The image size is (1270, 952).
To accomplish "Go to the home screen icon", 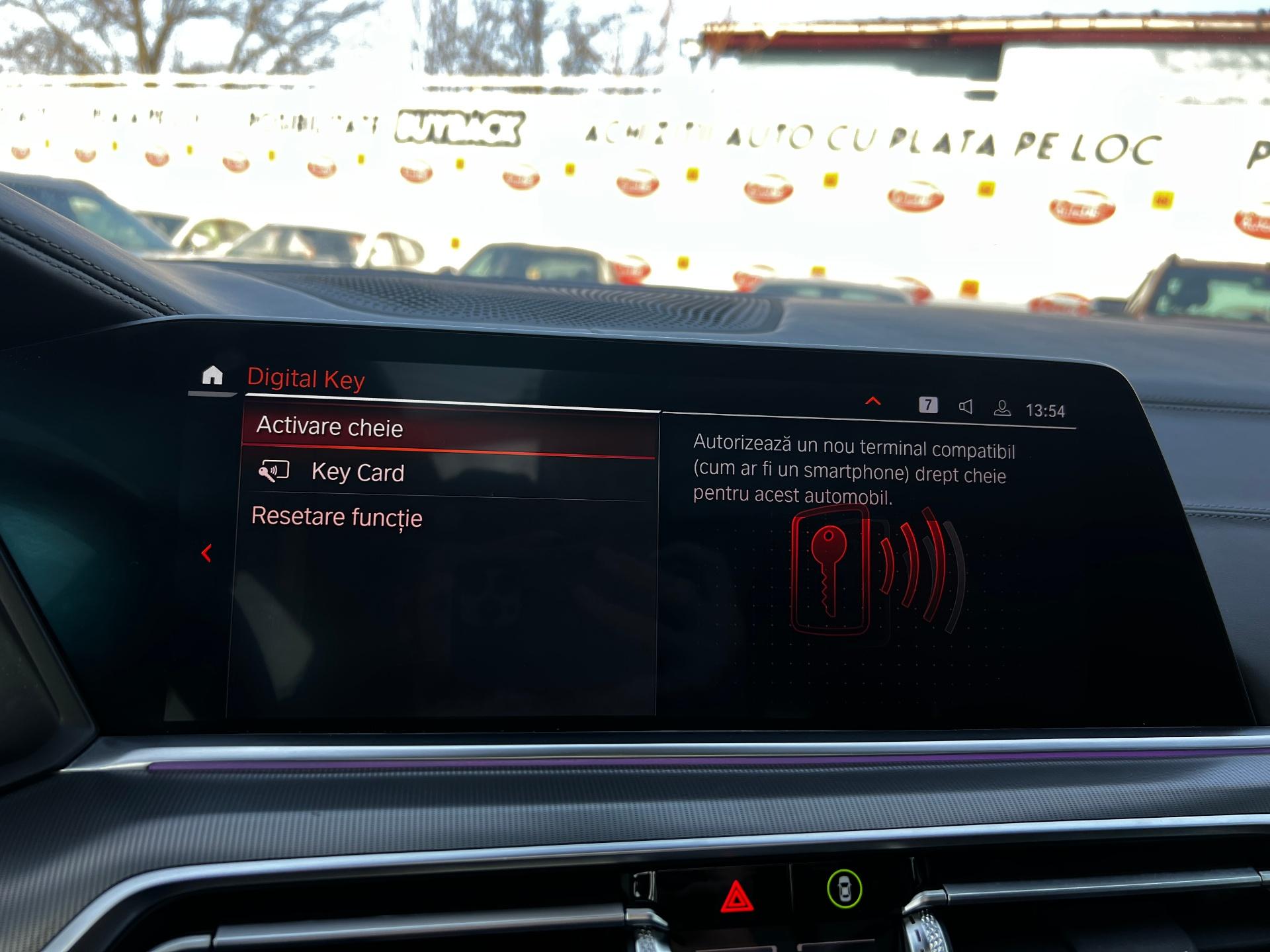I will (212, 376).
